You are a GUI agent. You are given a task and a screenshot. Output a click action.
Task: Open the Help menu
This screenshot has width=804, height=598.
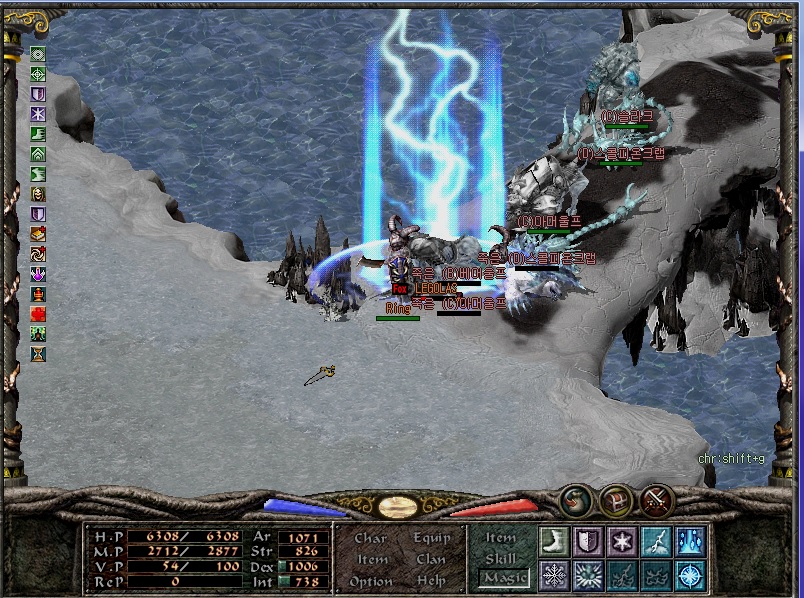coord(432,581)
